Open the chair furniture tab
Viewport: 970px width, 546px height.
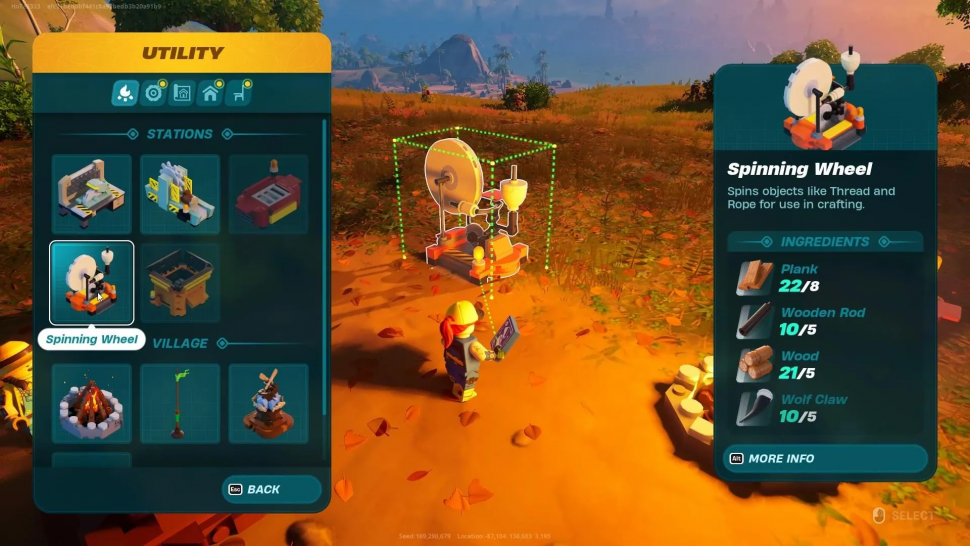click(238, 93)
